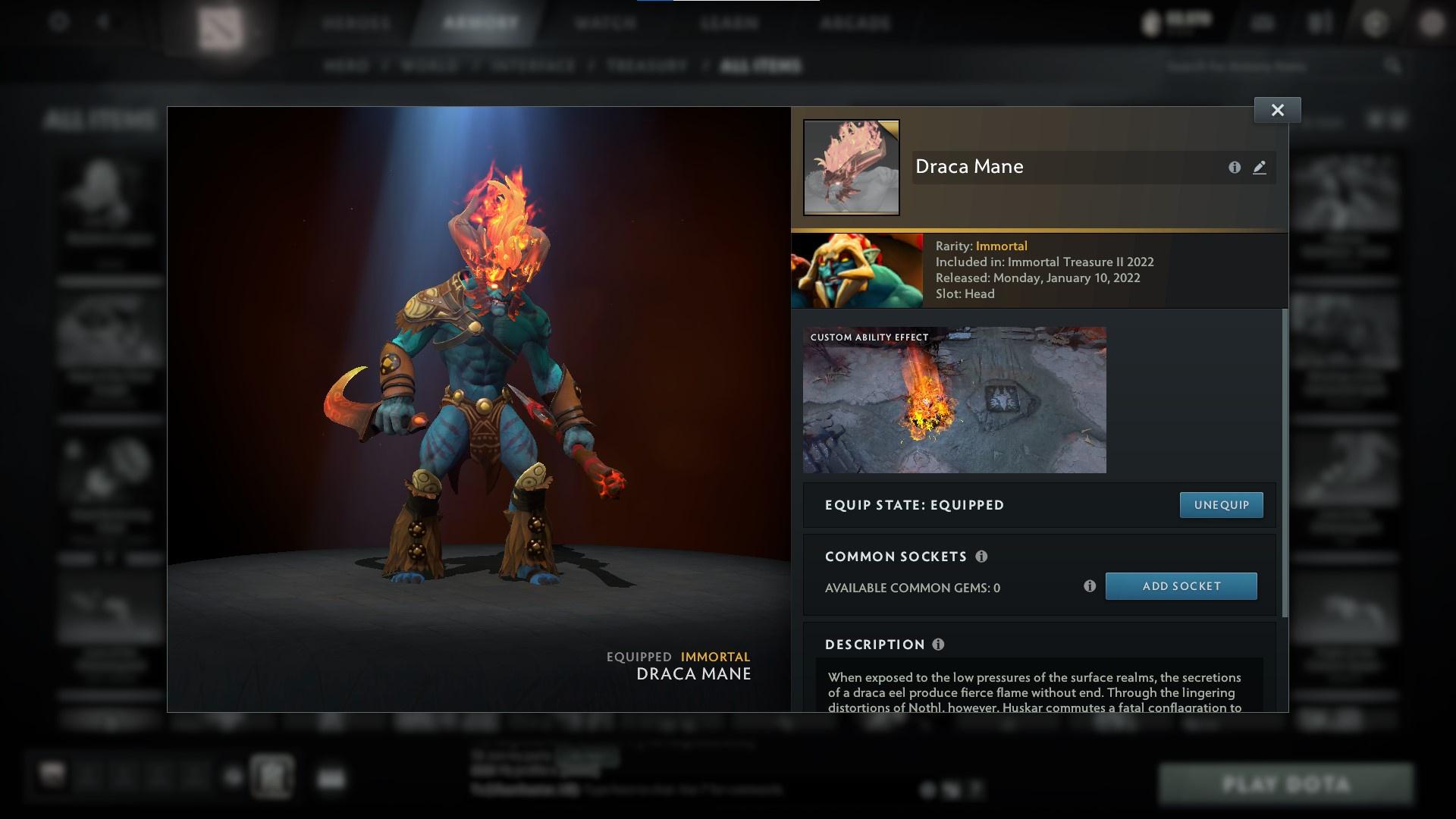Click the info icon beside Draca Mane name

1235,168
